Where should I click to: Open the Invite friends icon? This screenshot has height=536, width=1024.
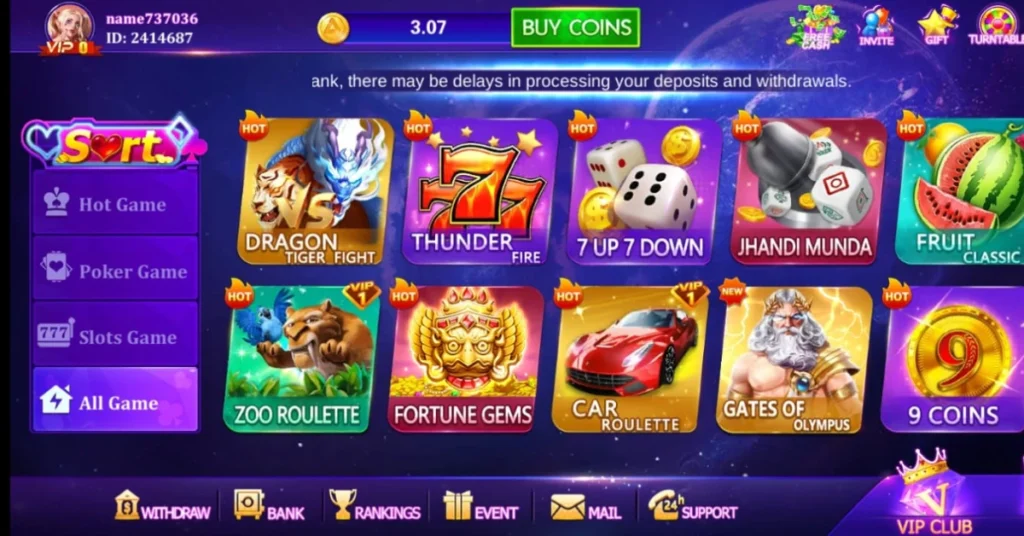click(x=876, y=26)
